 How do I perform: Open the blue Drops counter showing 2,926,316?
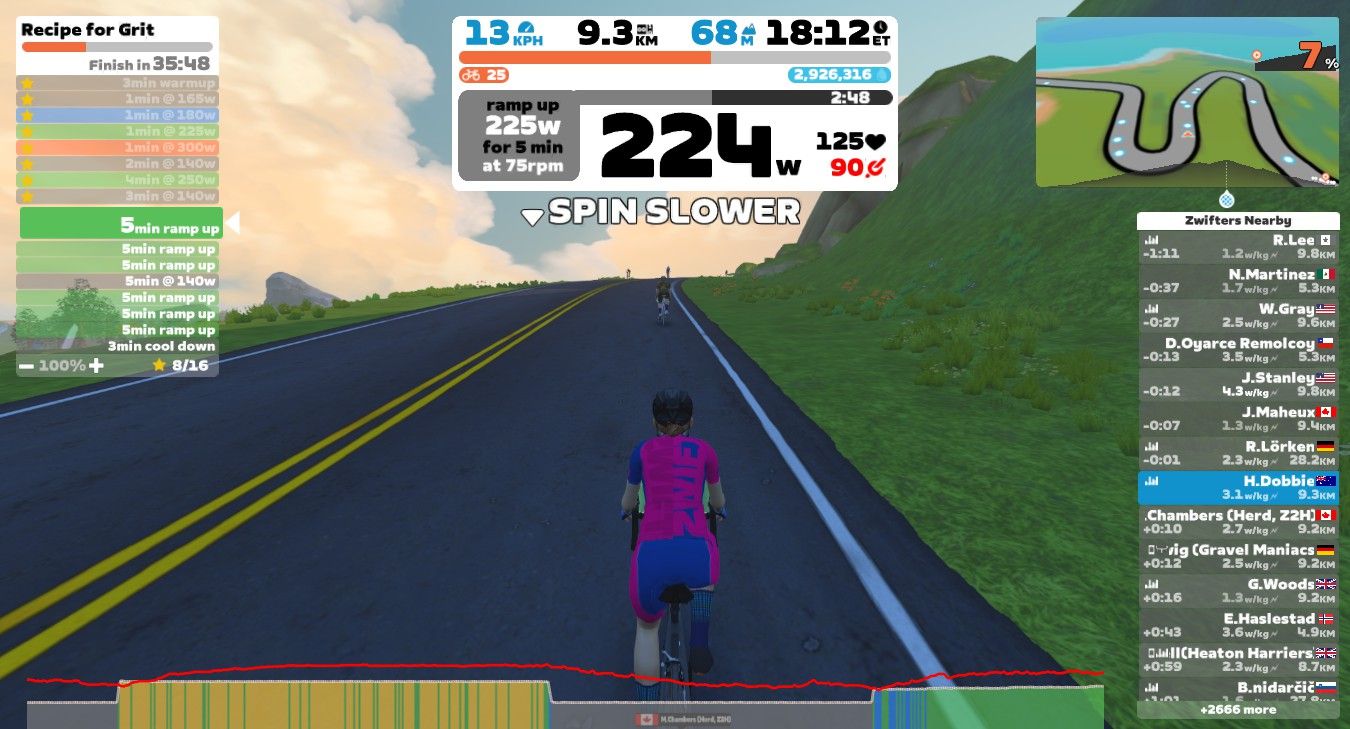click(840, 72)
